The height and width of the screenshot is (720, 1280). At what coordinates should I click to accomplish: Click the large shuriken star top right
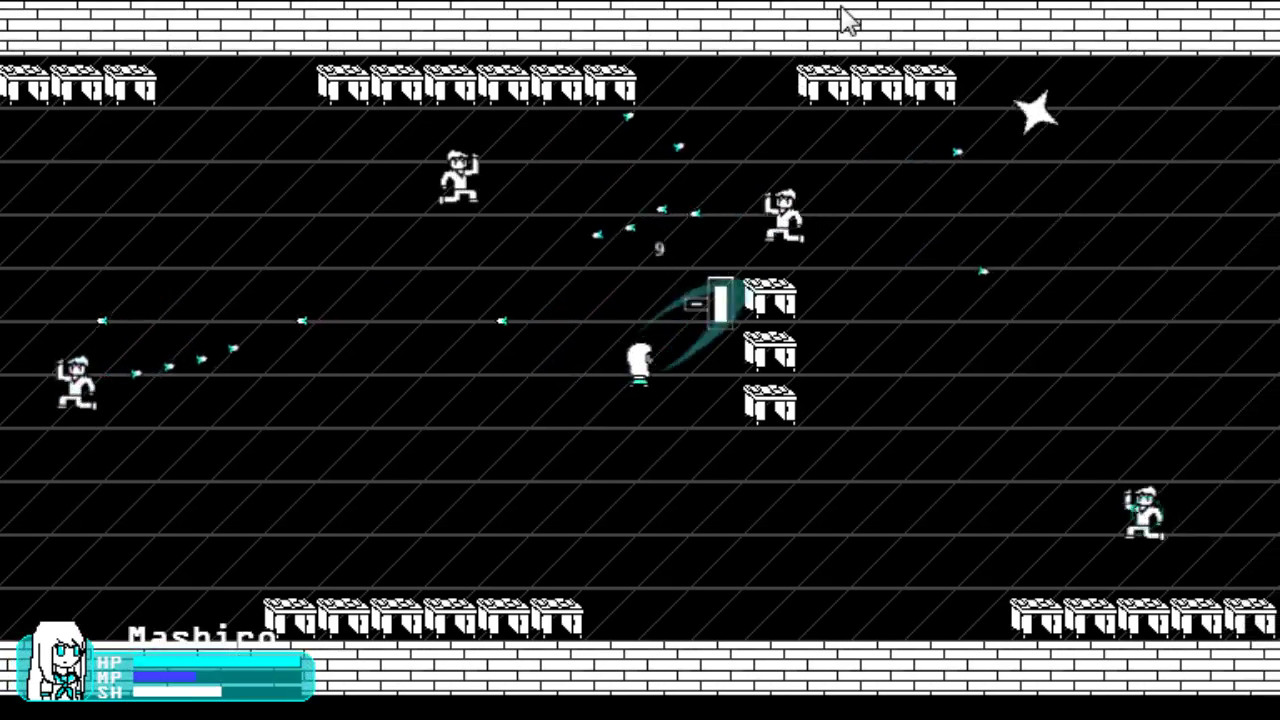coord(1038,112)
